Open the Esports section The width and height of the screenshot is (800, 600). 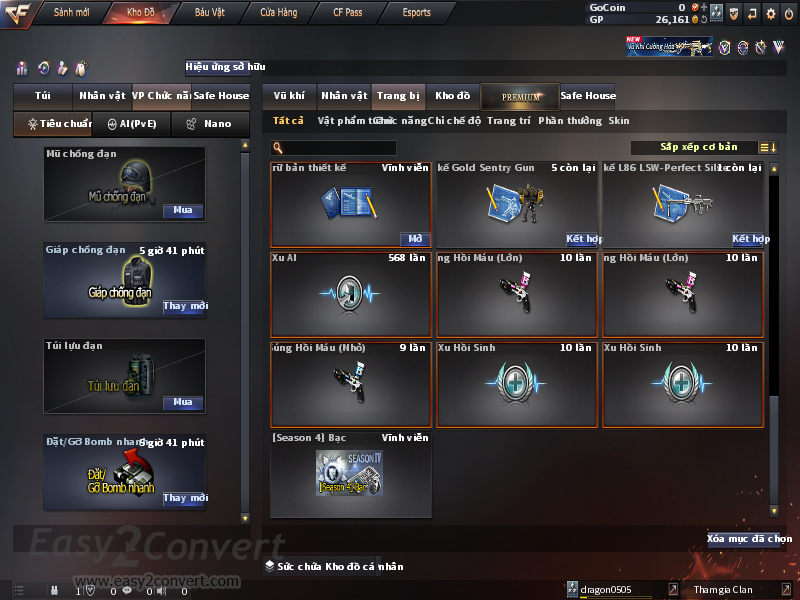pyautogui.click(x=416, y=13)
